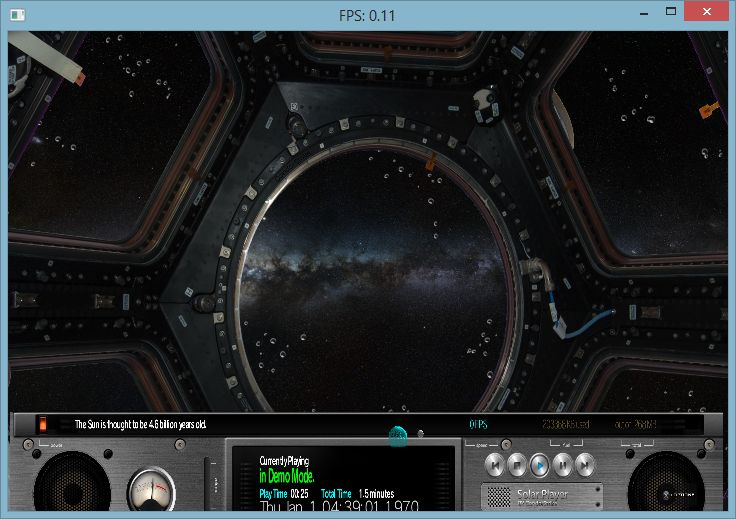The height and width of the screenshot is (519, 736).
Task: Pause the Solar Player
Action: pos(562,464)
